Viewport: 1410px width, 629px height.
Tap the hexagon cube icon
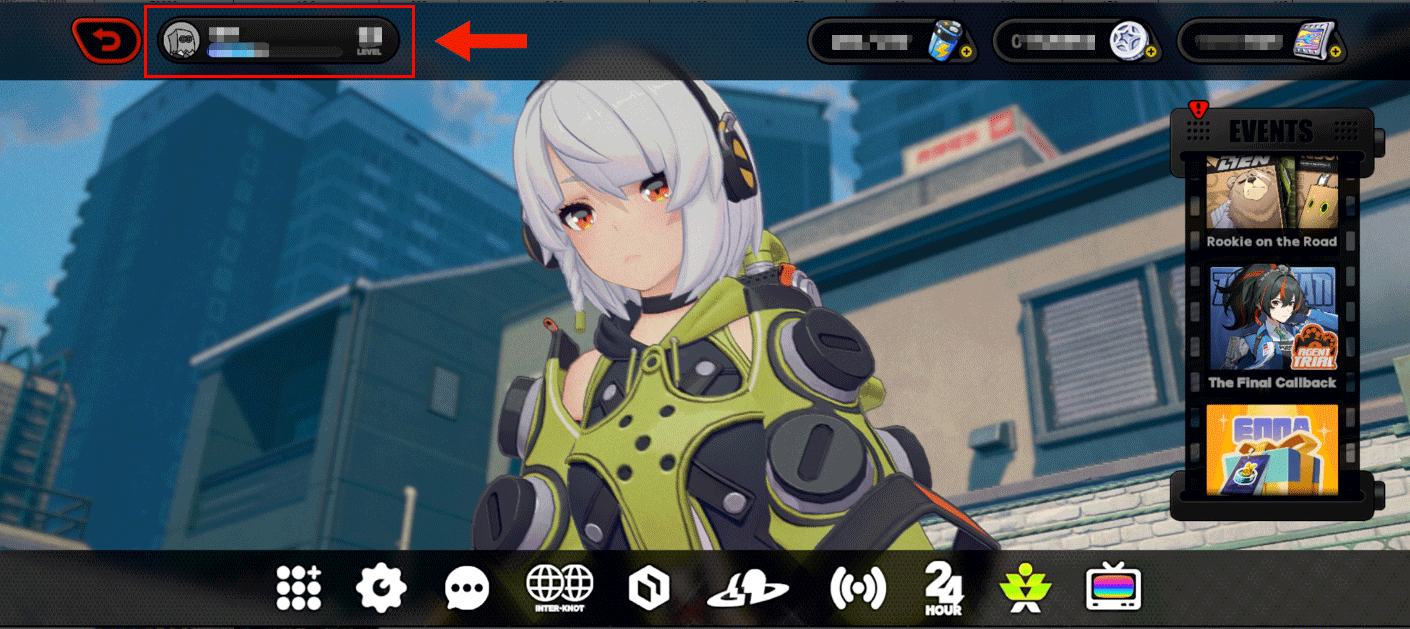click(x=648, y=588)
